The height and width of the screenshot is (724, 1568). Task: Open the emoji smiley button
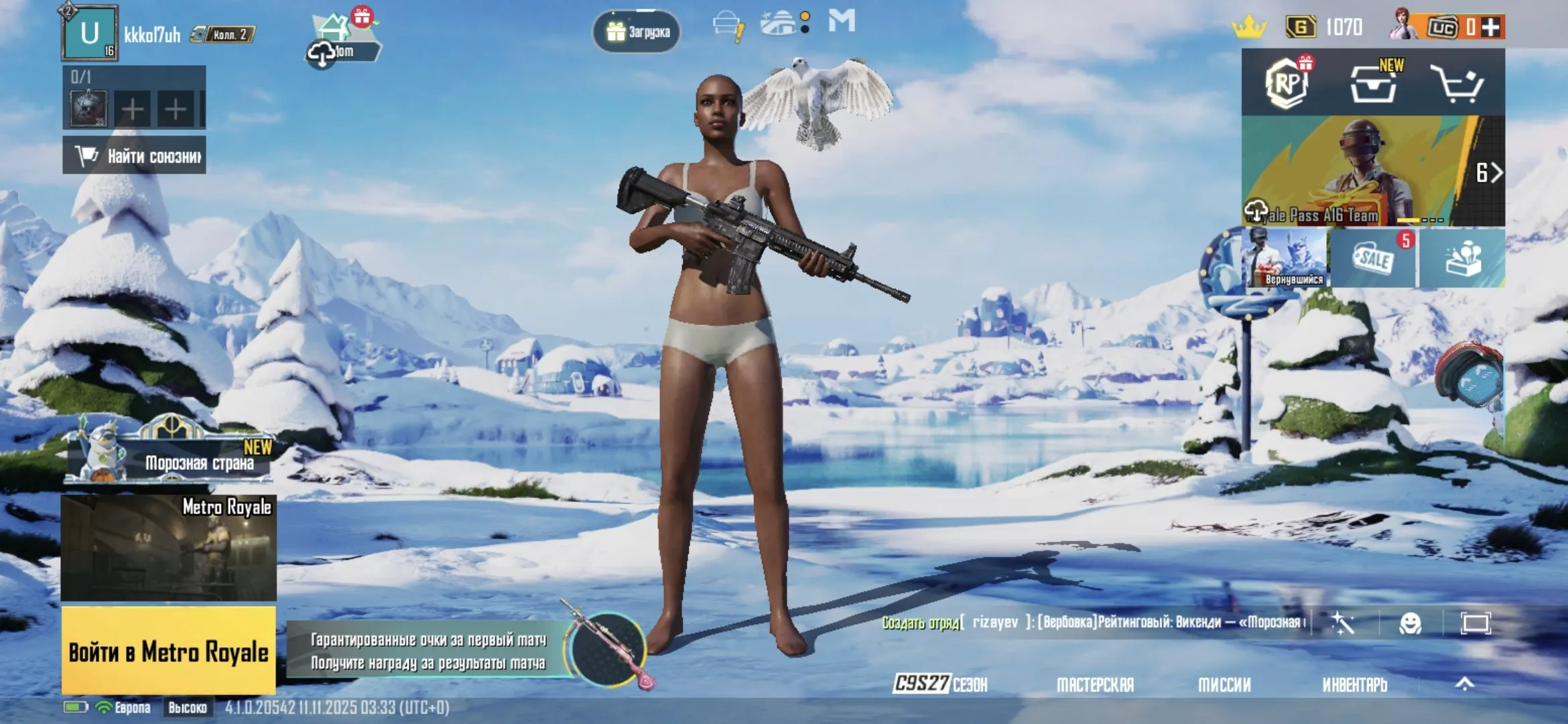click(1411, 623)
